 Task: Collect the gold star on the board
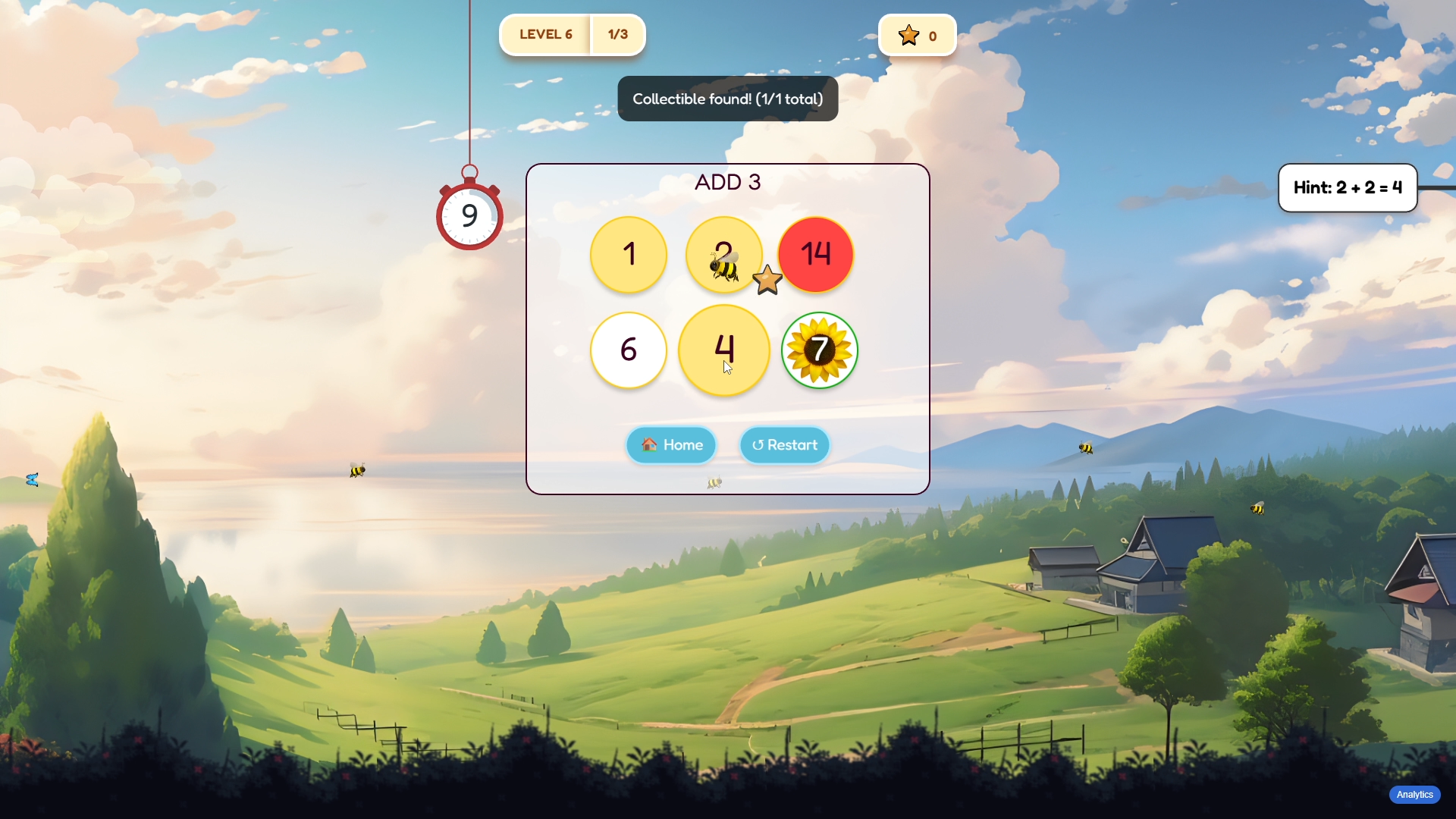pyautogui.click(x=767, y=281)
